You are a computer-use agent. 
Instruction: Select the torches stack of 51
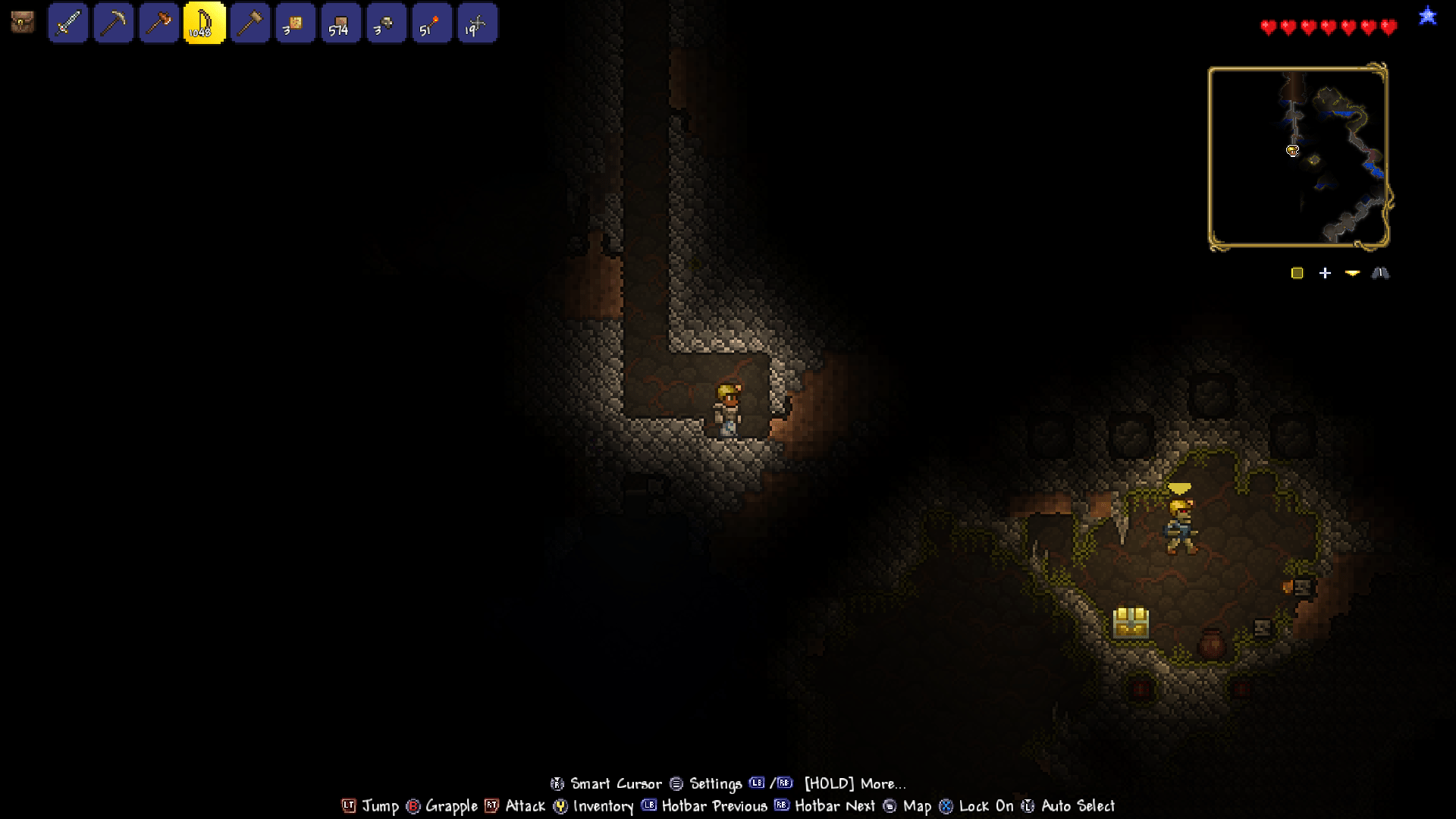tap(432, 24)
